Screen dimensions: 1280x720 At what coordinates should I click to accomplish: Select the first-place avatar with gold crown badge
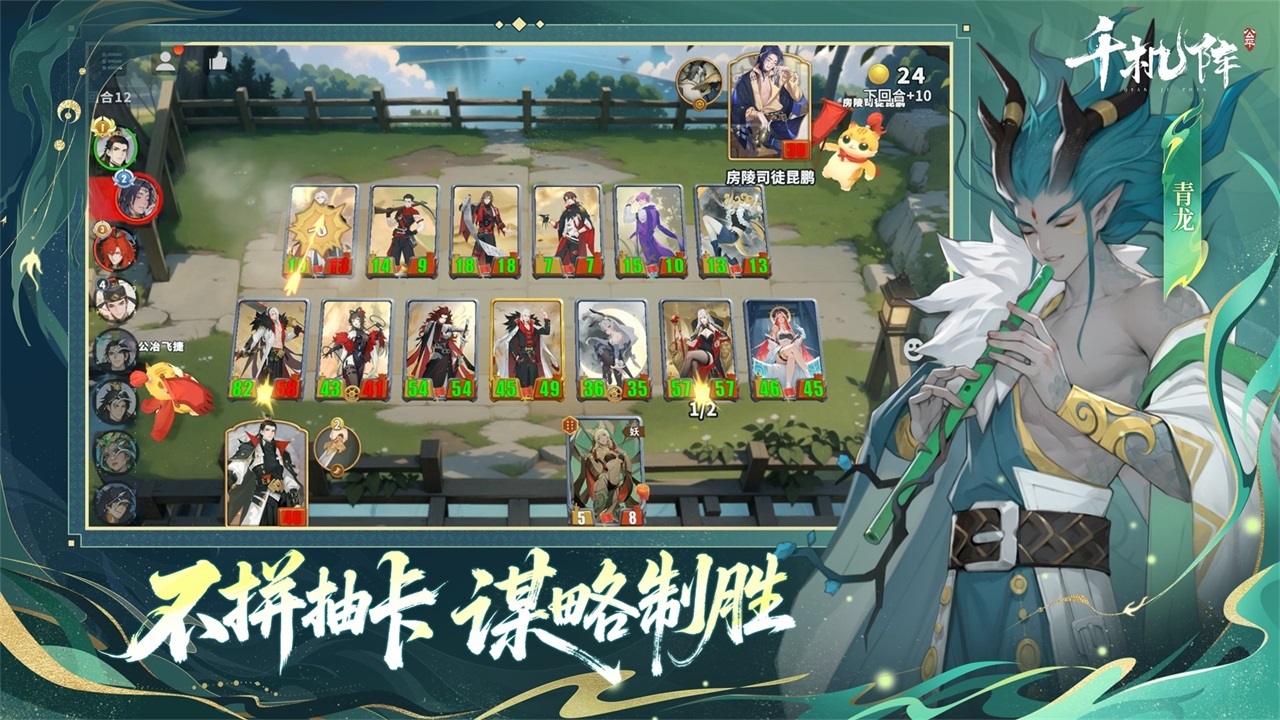(x=118, y=148)
